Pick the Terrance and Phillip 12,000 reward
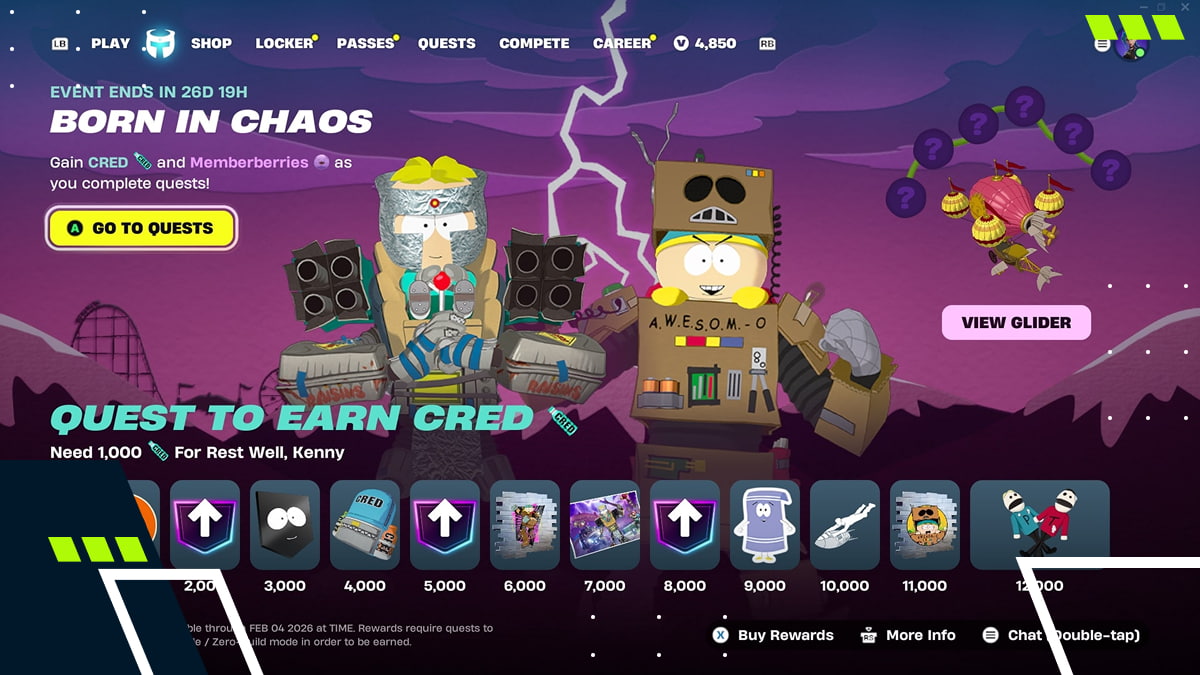 [x=1040, y=525]
